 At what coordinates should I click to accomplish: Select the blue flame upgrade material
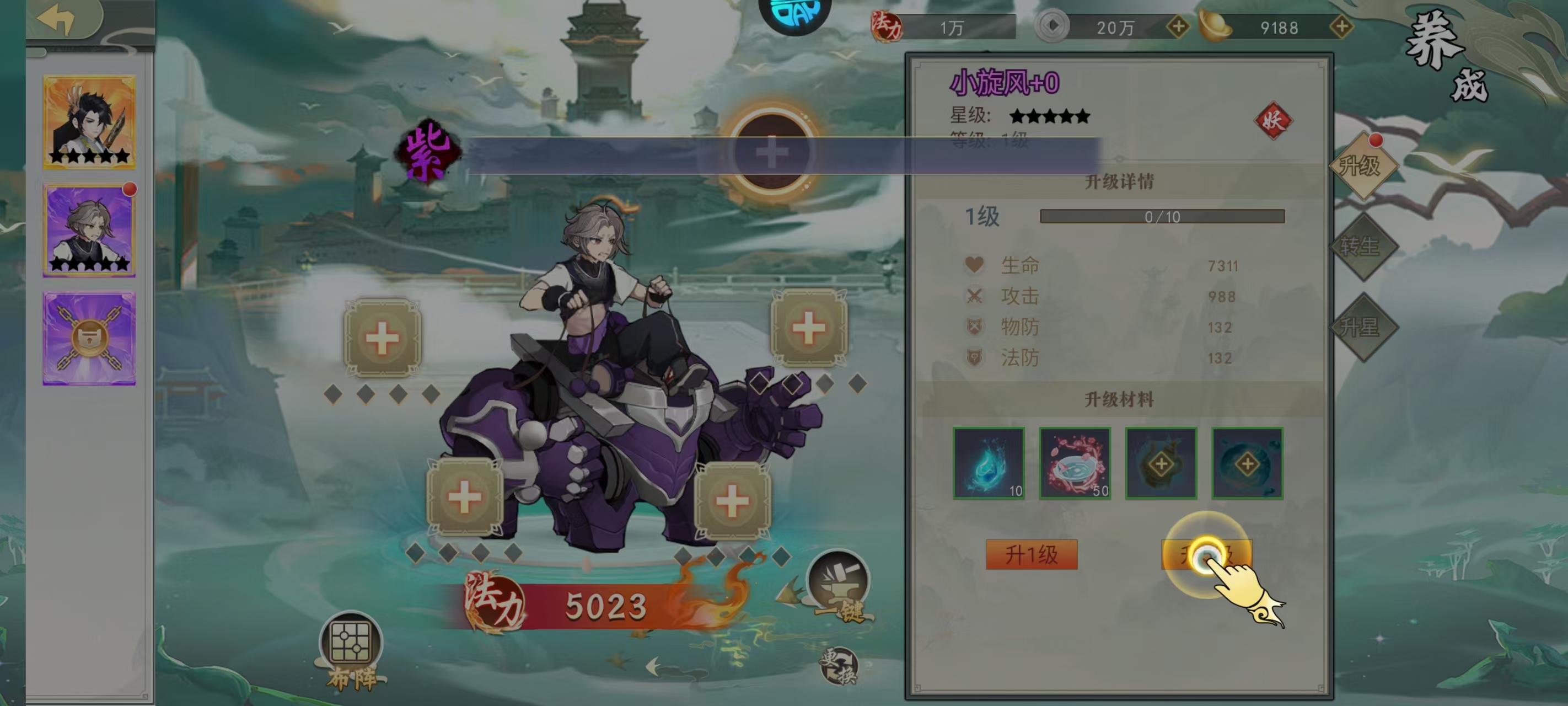coord(989,463)
